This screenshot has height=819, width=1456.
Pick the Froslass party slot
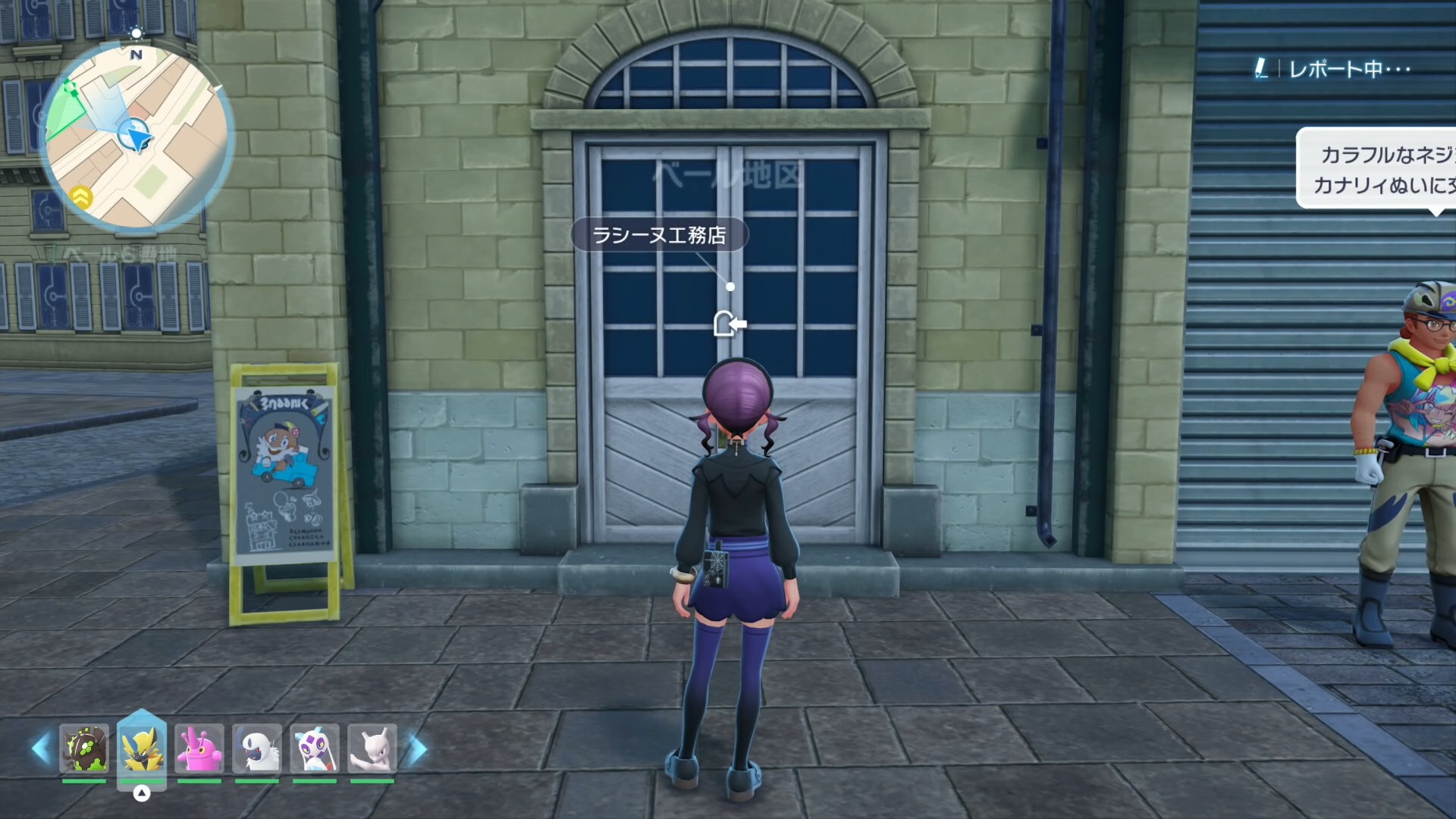coord(315,748)
